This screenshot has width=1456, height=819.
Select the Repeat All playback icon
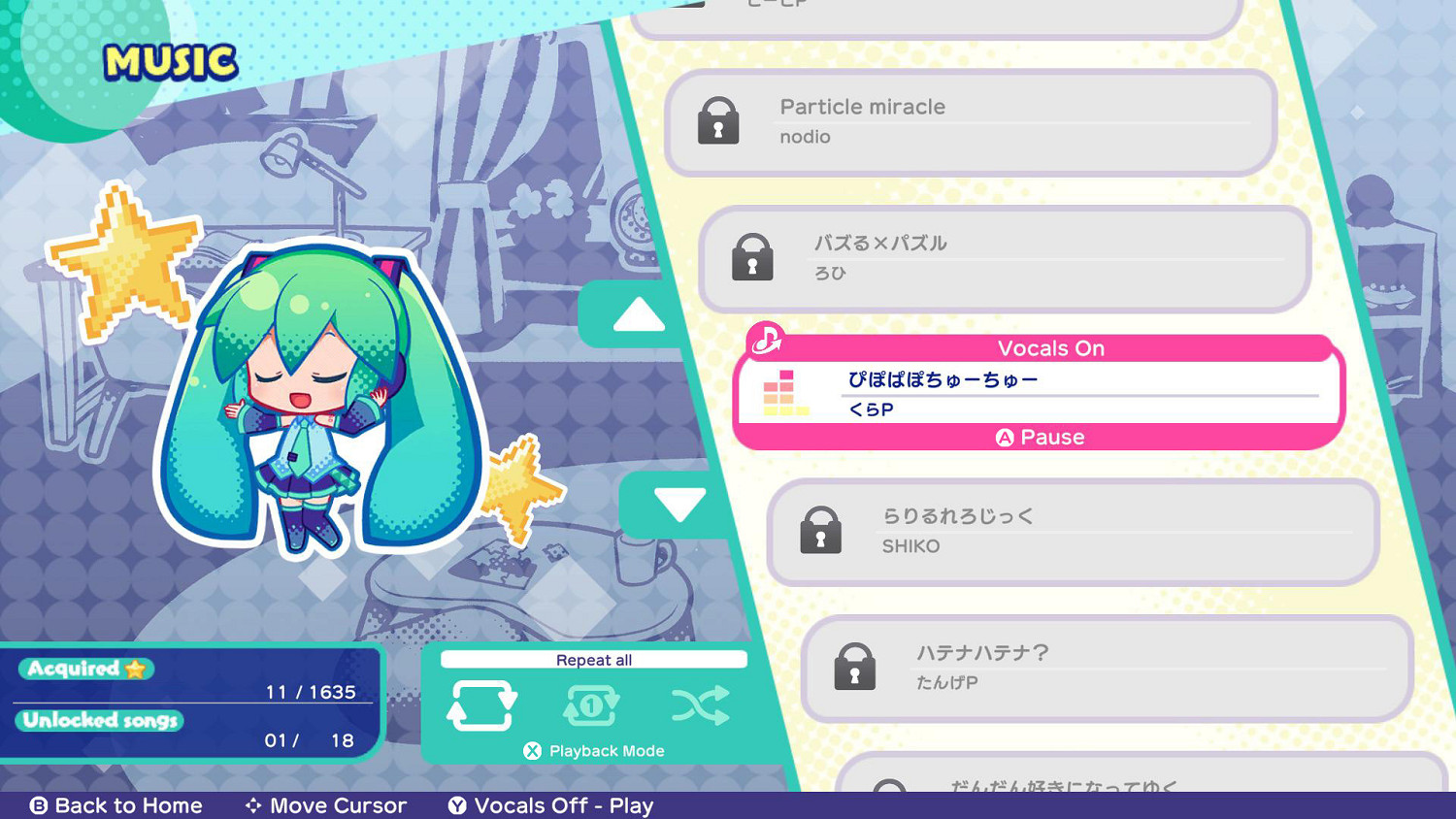482,705
